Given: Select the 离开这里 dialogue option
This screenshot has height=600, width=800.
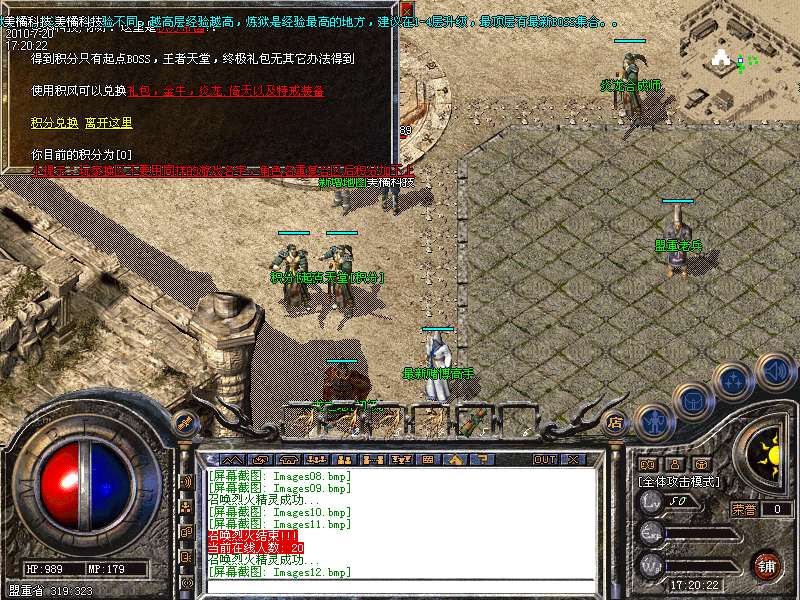Looking at the screenshot, I should (109, 123).
